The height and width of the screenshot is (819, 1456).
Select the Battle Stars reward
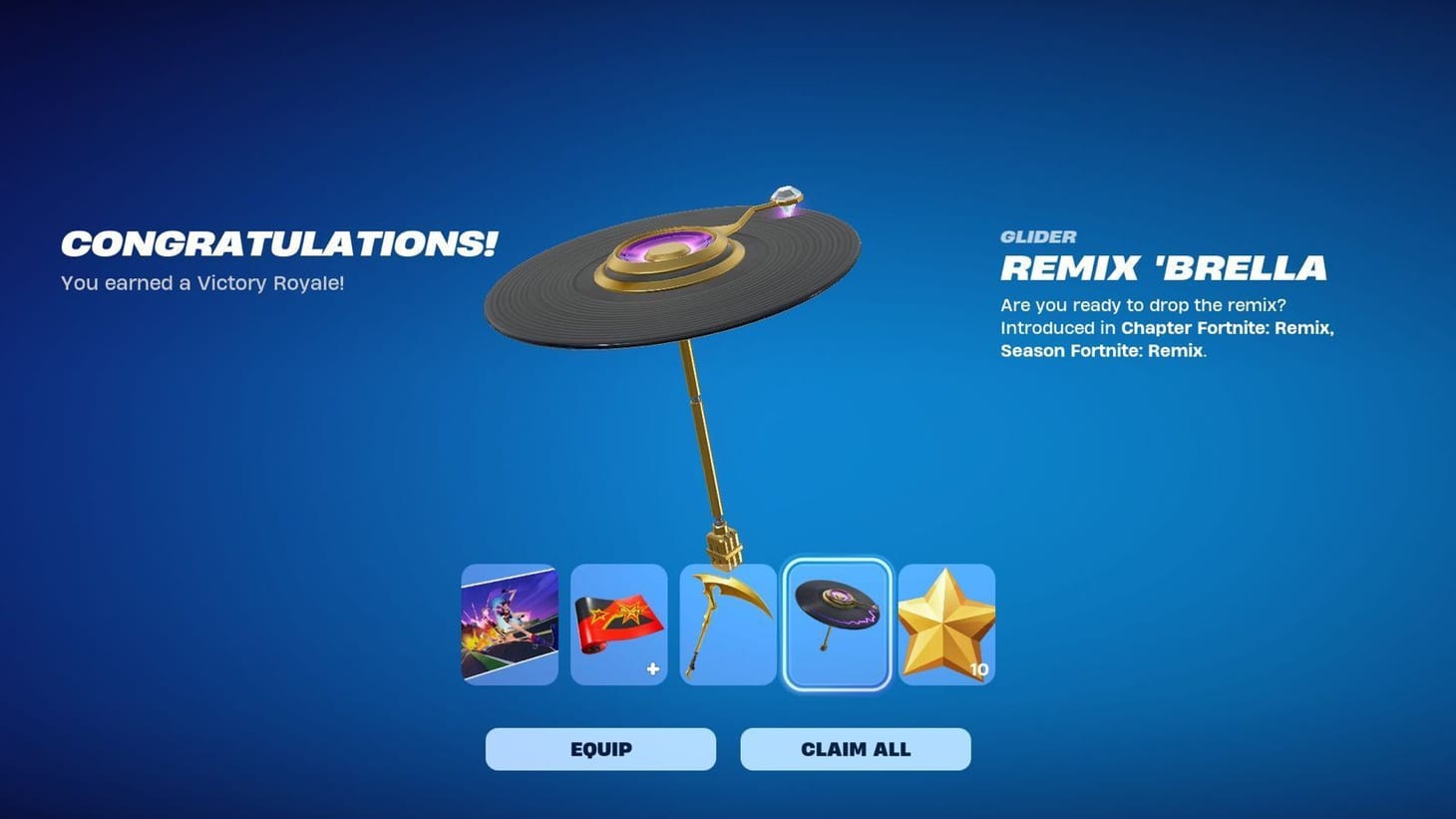click(x=944, y=623)
